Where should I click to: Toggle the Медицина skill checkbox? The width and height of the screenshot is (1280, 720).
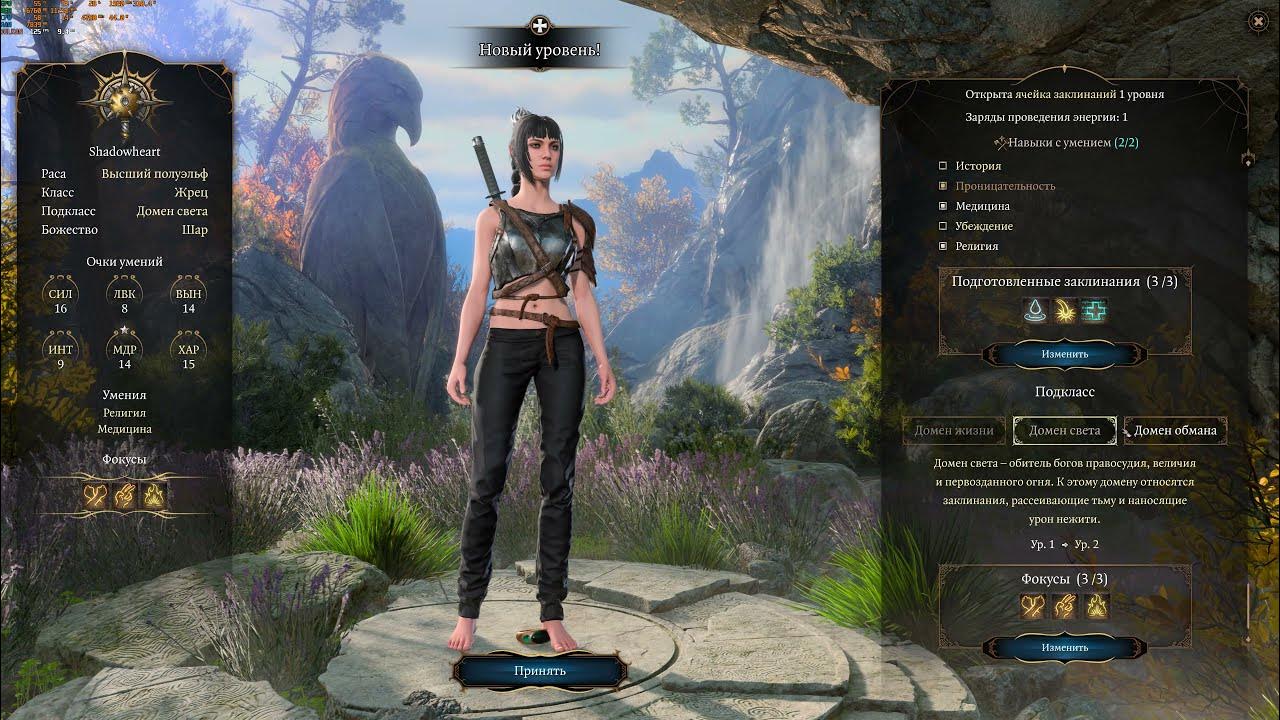pyautogui.click(x=943, y=206)
